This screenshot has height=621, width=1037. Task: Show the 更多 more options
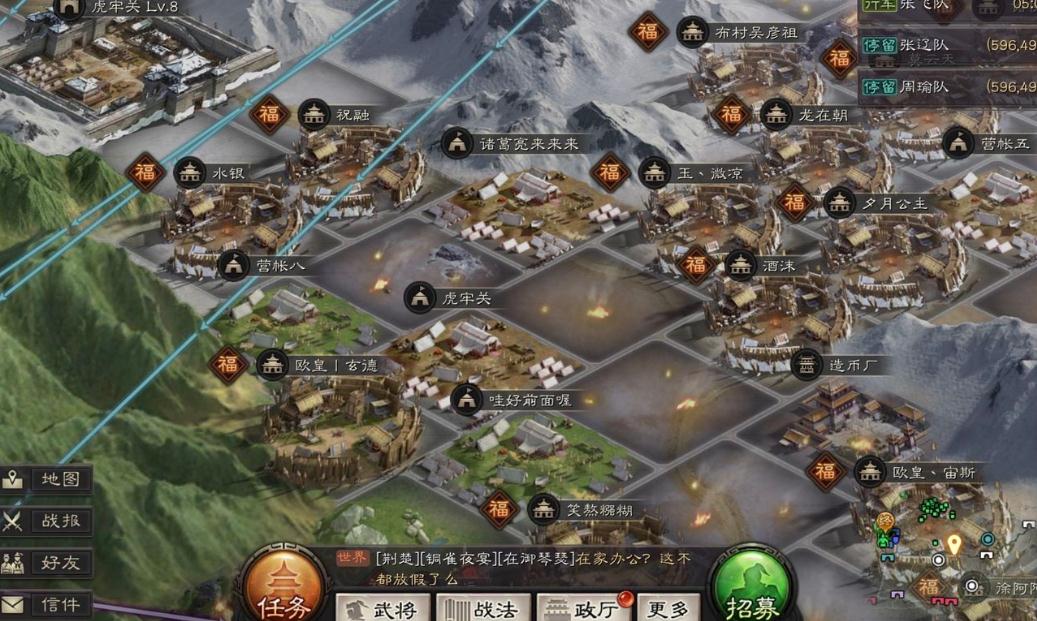click(668, 608)
